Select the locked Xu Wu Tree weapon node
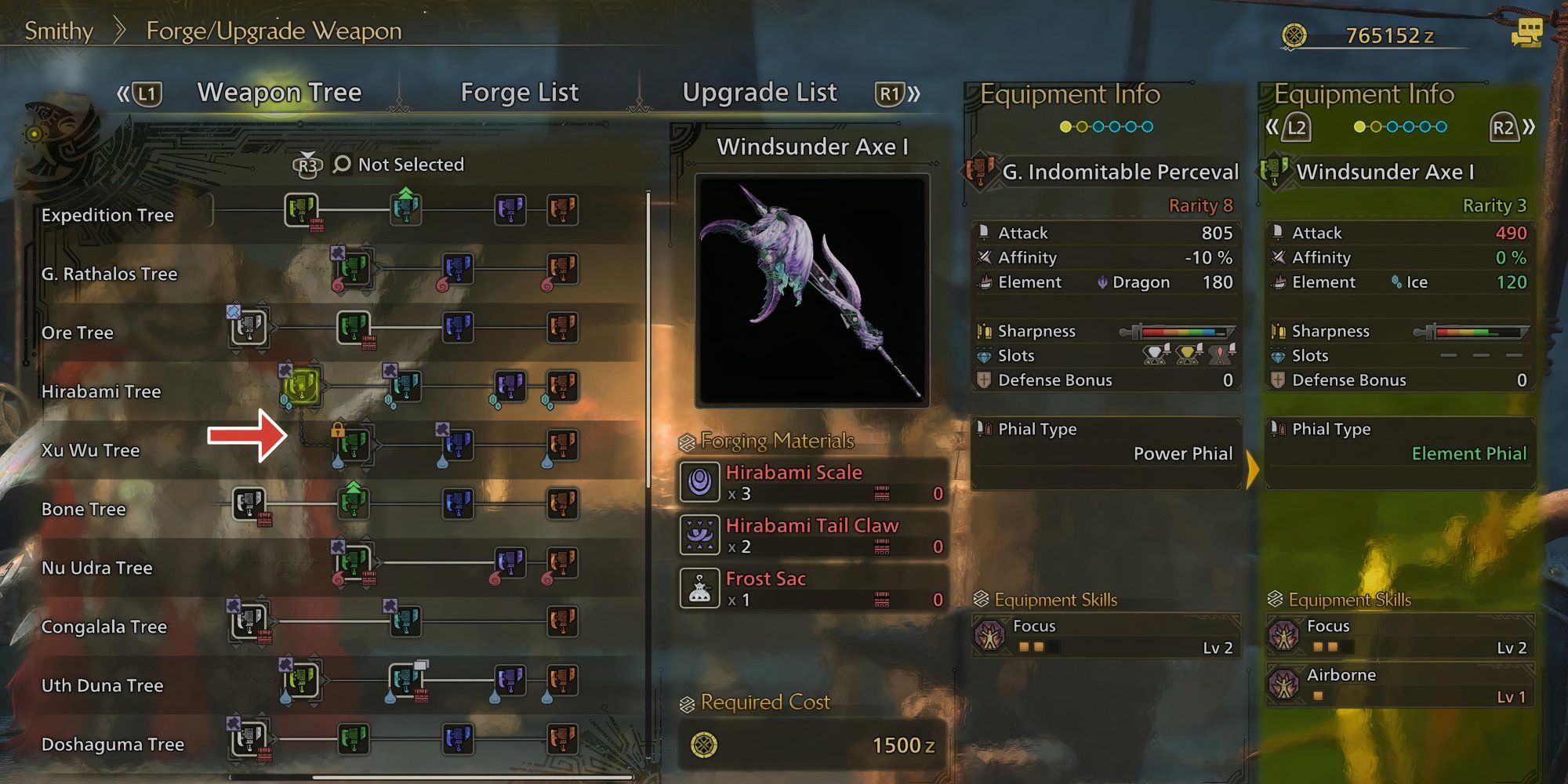The width and height of the screenshot is (1568, 784). (354, 445)
